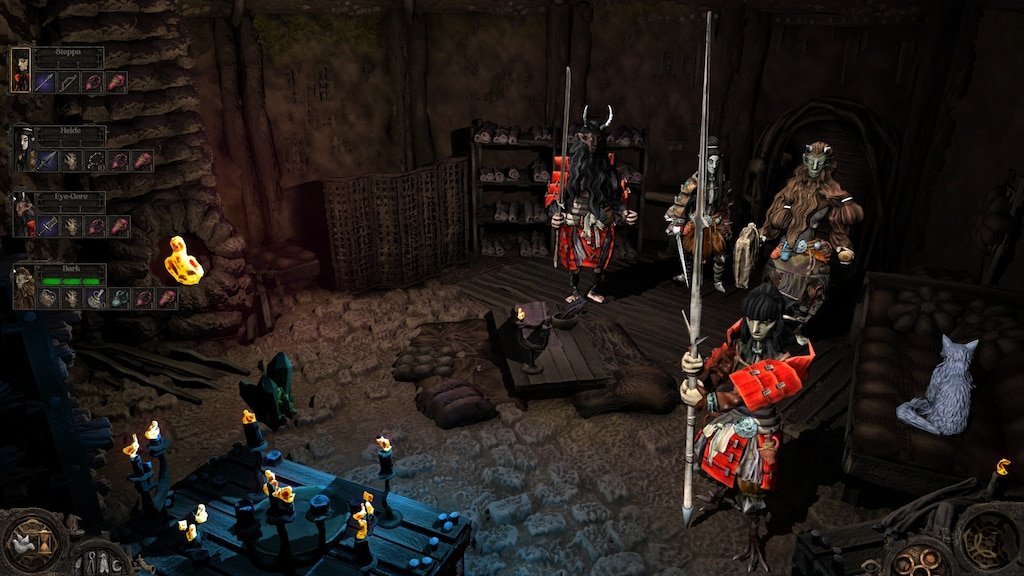Activate Eye-Gore's cleaver weapon slot

pos(49,227)
